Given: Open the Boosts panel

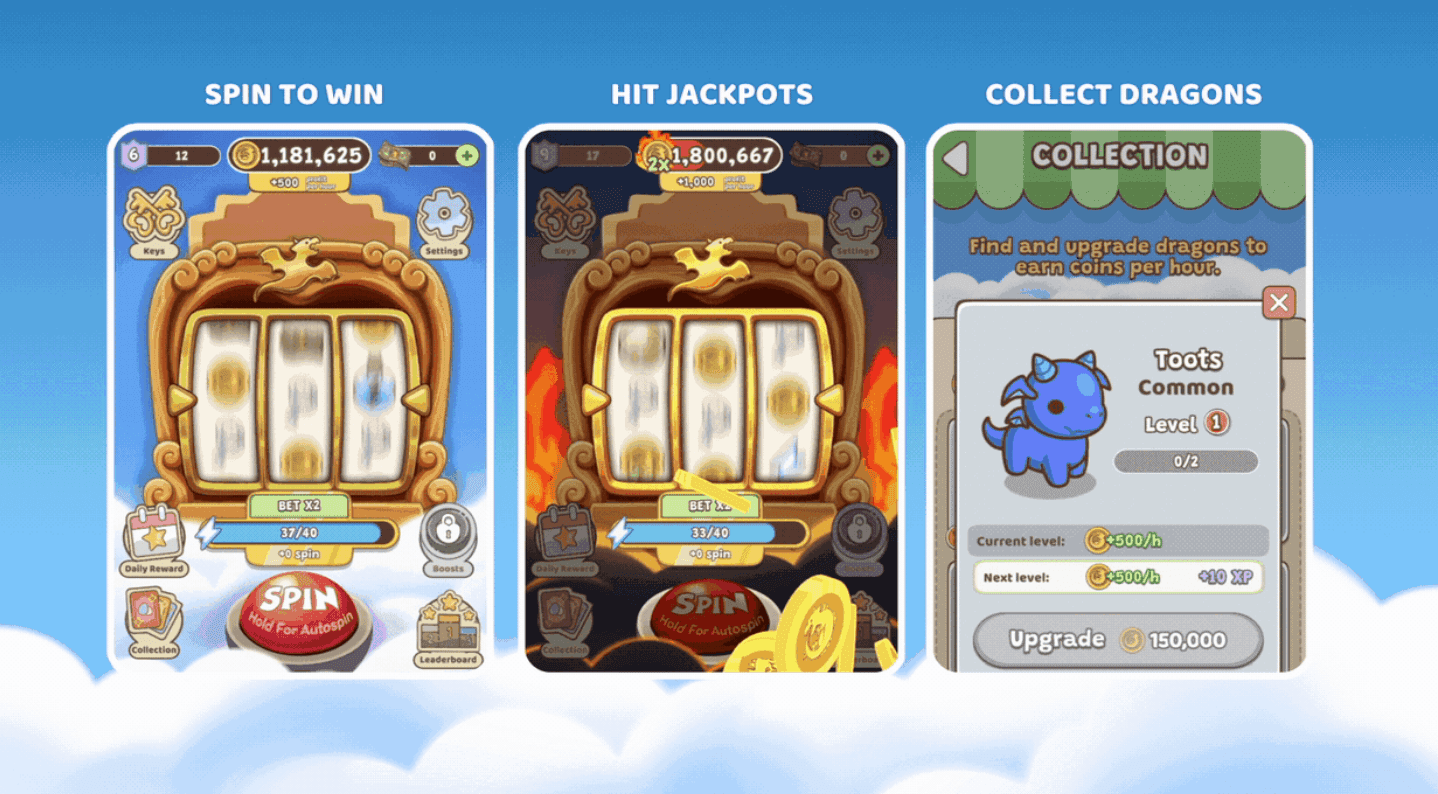Looking at the screenshot, I should tap(448, 532).
